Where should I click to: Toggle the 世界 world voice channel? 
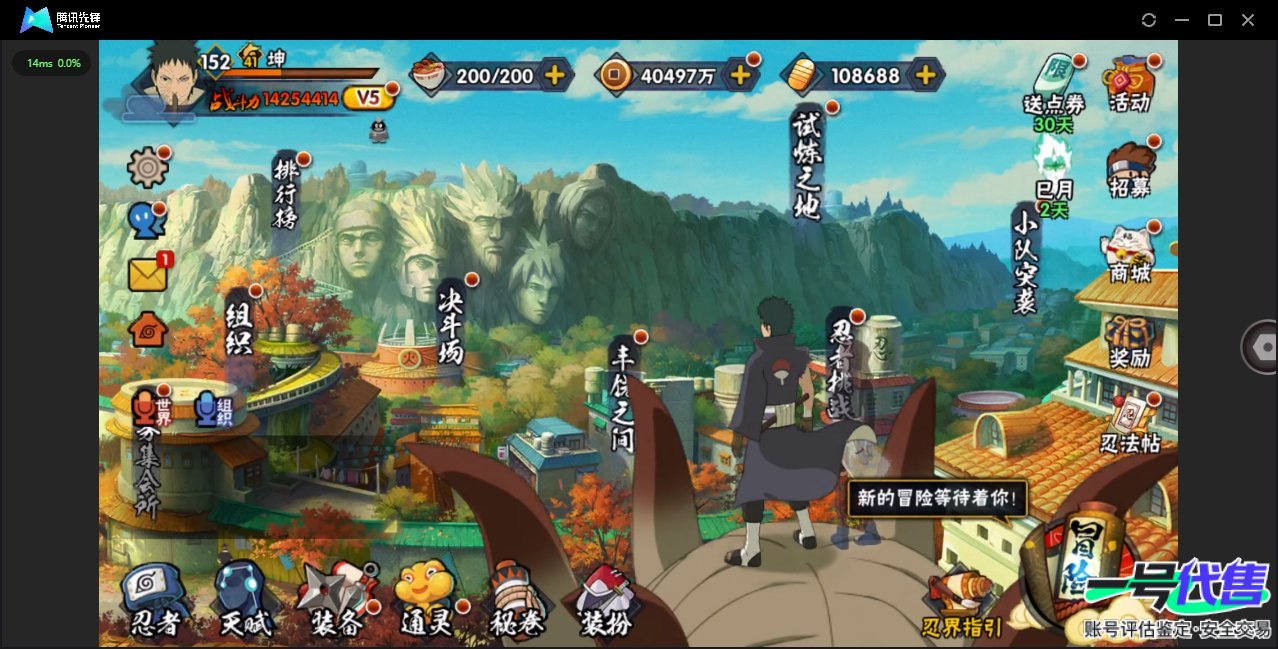(151, 408)
